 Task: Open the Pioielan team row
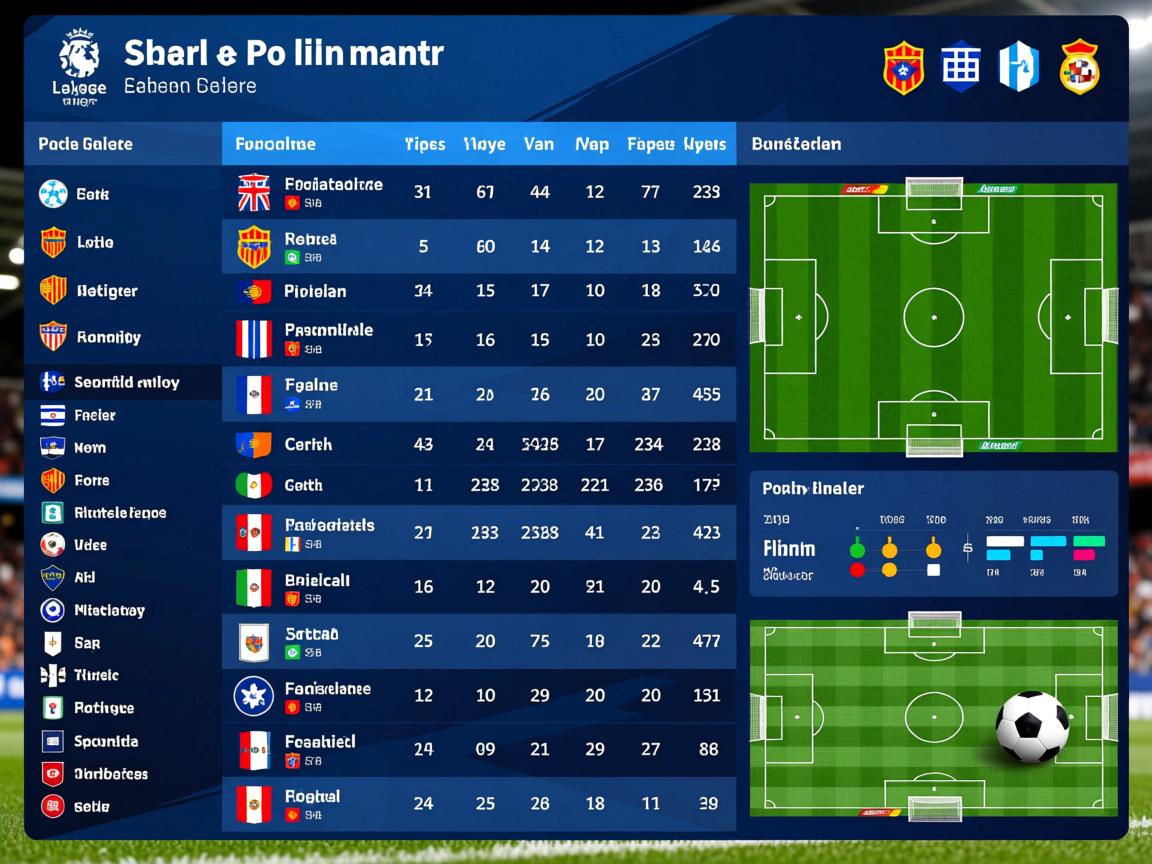[x=478, y=292]
